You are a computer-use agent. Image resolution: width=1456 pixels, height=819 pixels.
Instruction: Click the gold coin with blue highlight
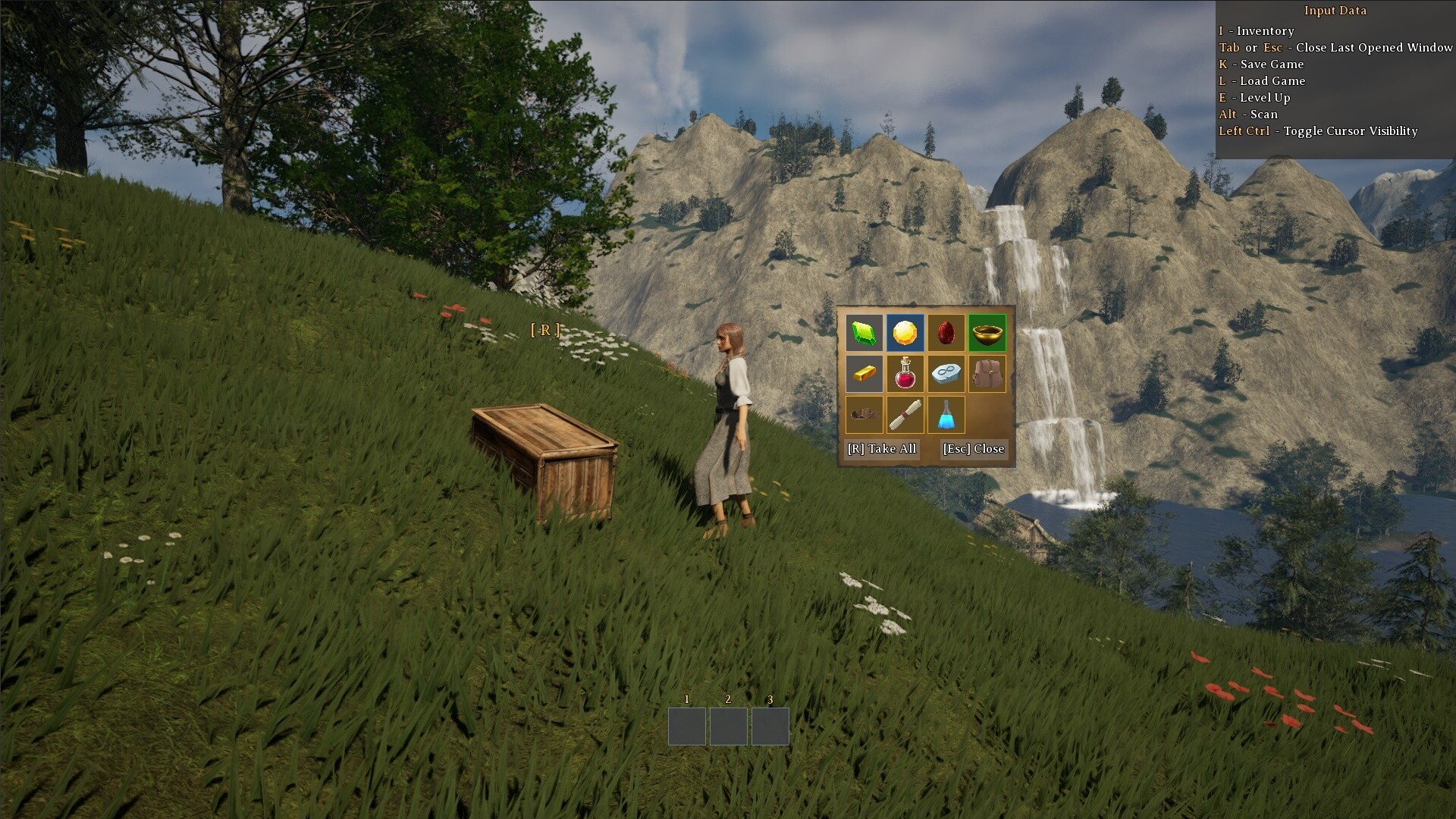pyautogui.click(x=905, y=332)
